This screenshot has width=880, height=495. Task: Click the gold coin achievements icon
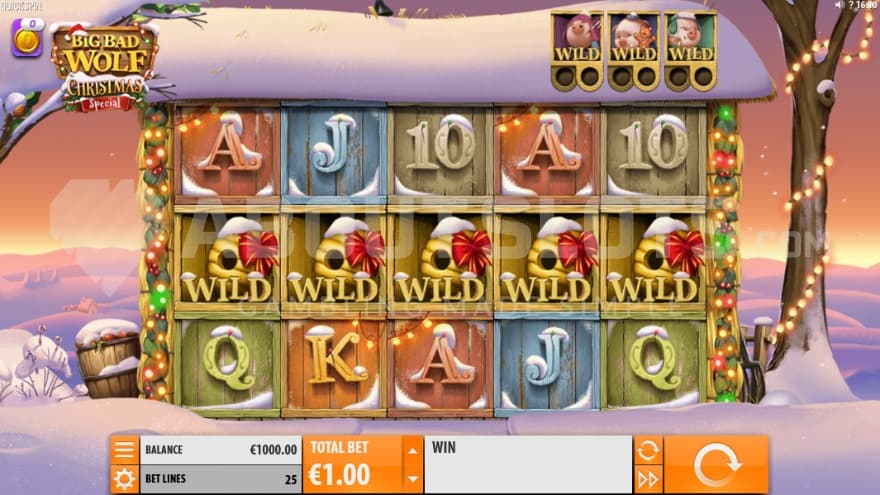point(26,38)
